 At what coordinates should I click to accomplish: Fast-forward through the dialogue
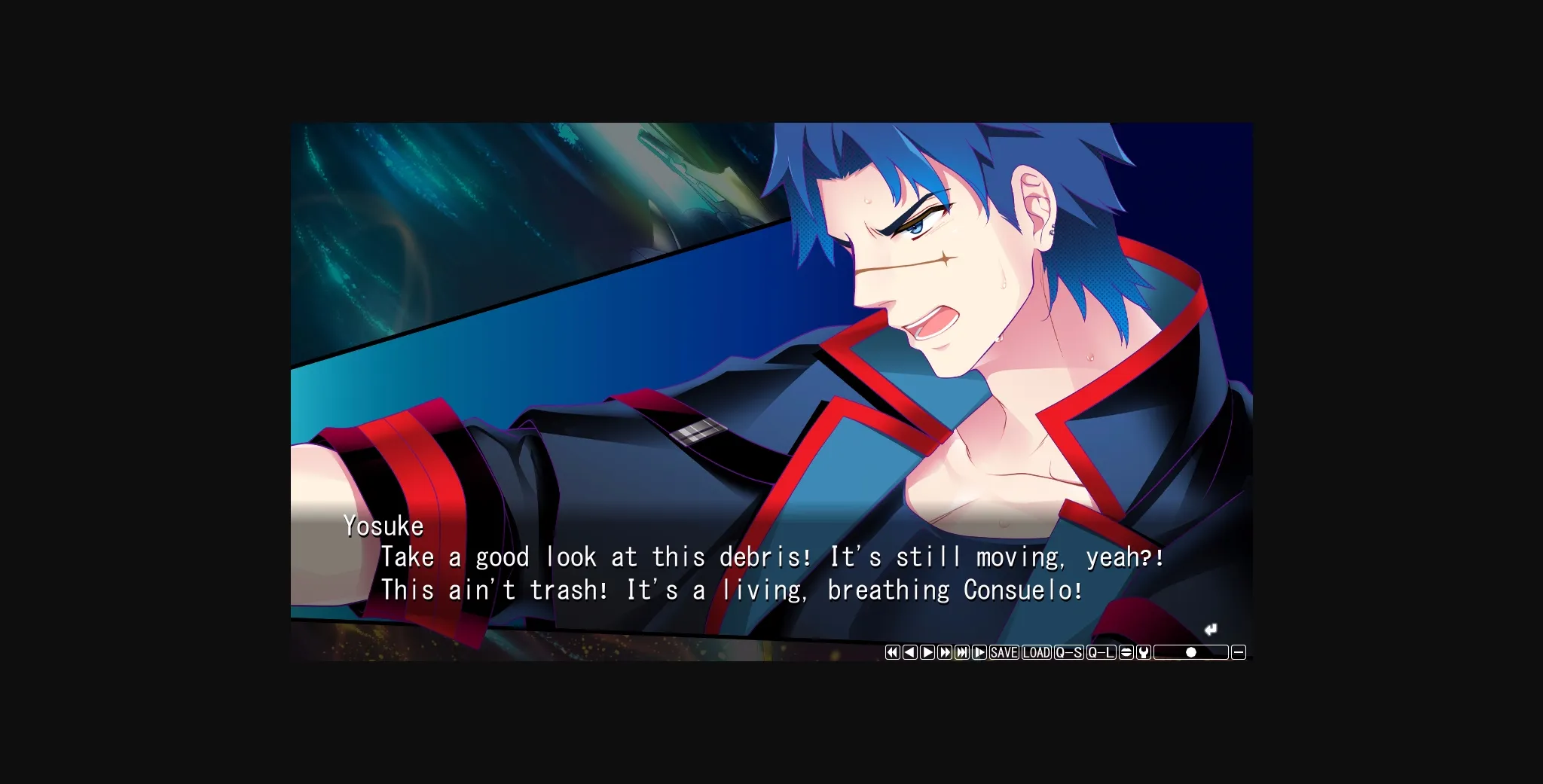(946, 652)
